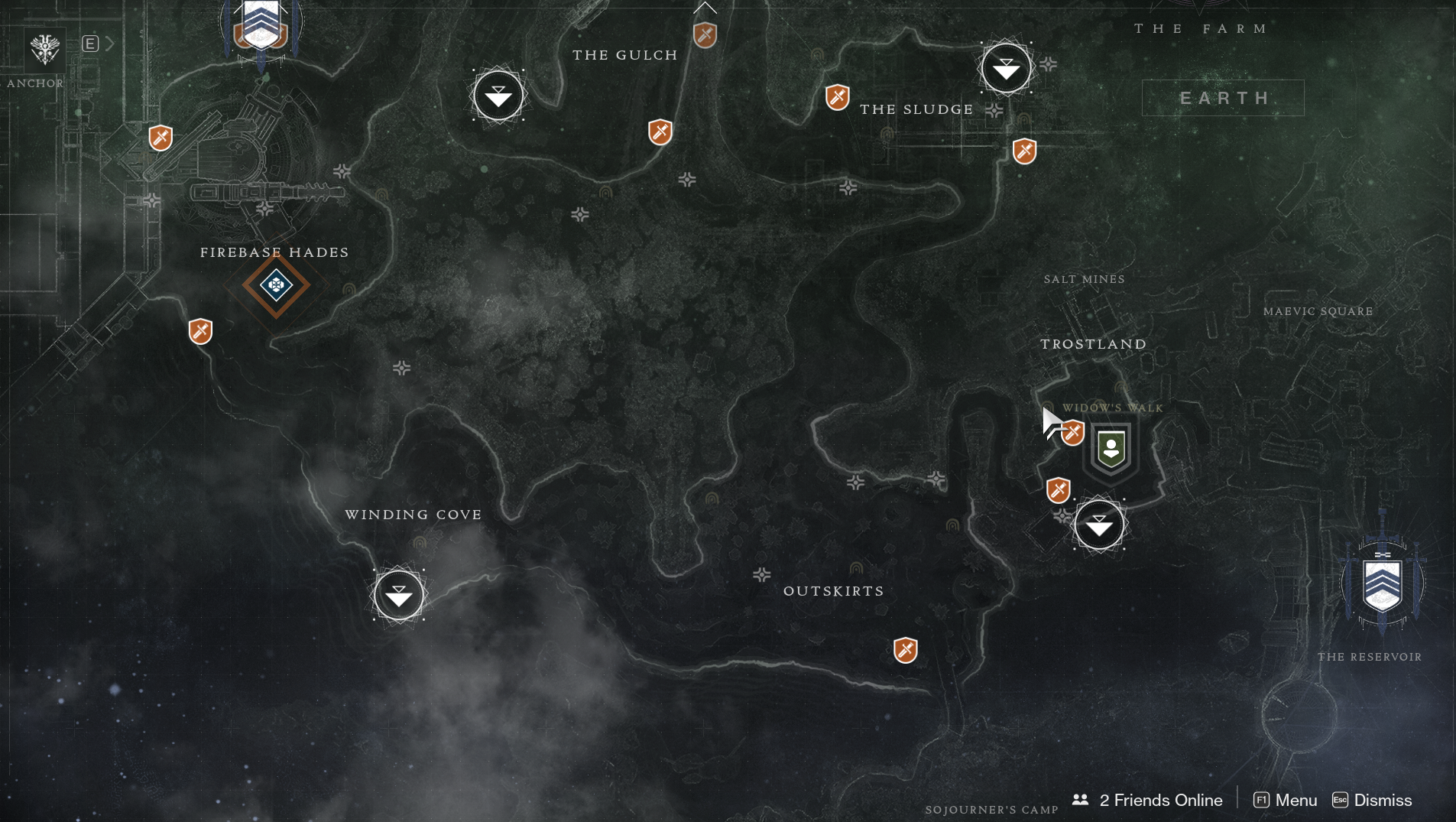Fast travel to Winding Cove landing zone
1456x822 pixels.
coord(398,595)
